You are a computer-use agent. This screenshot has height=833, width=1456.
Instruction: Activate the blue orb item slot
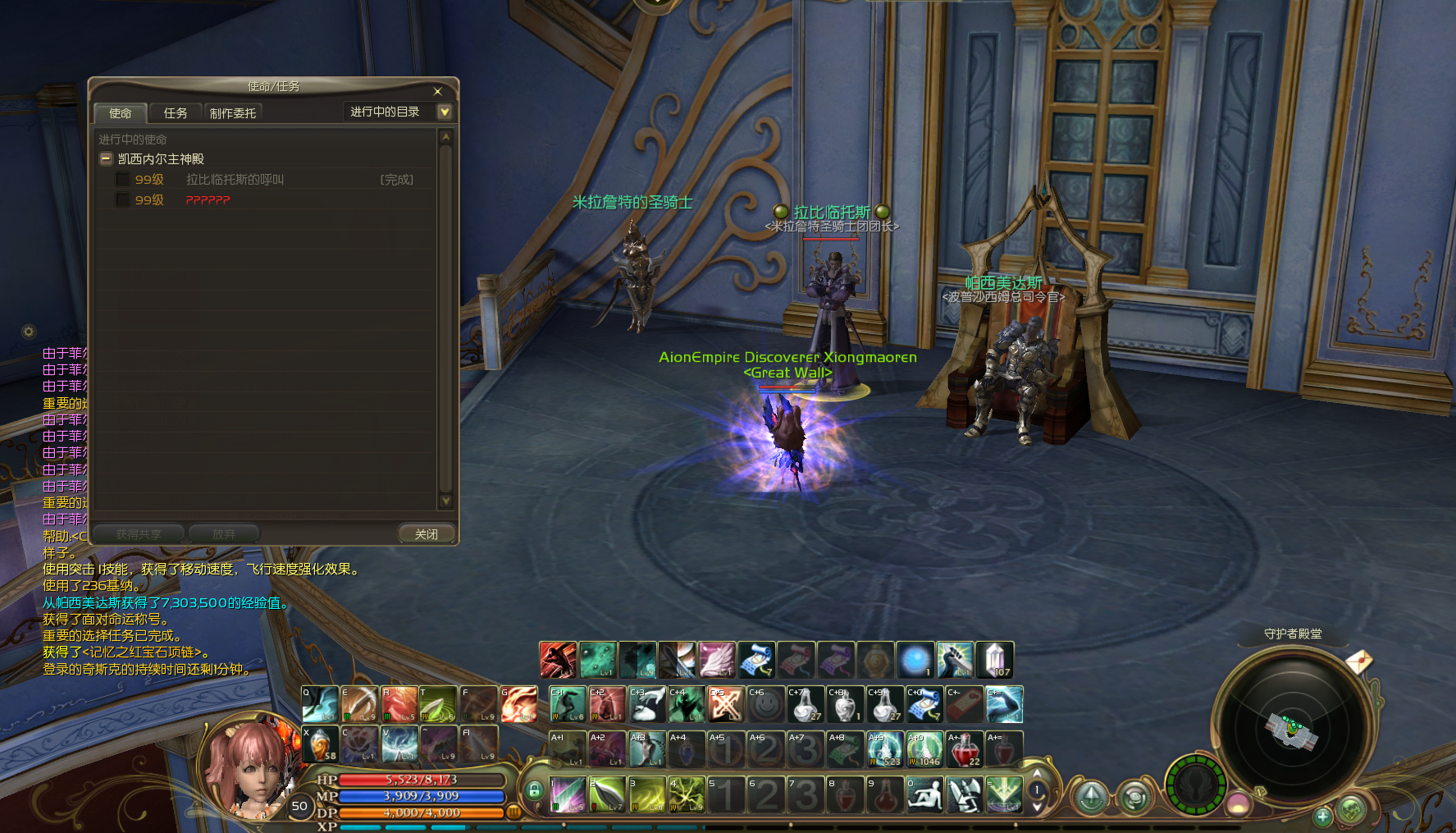coord(915,660)
